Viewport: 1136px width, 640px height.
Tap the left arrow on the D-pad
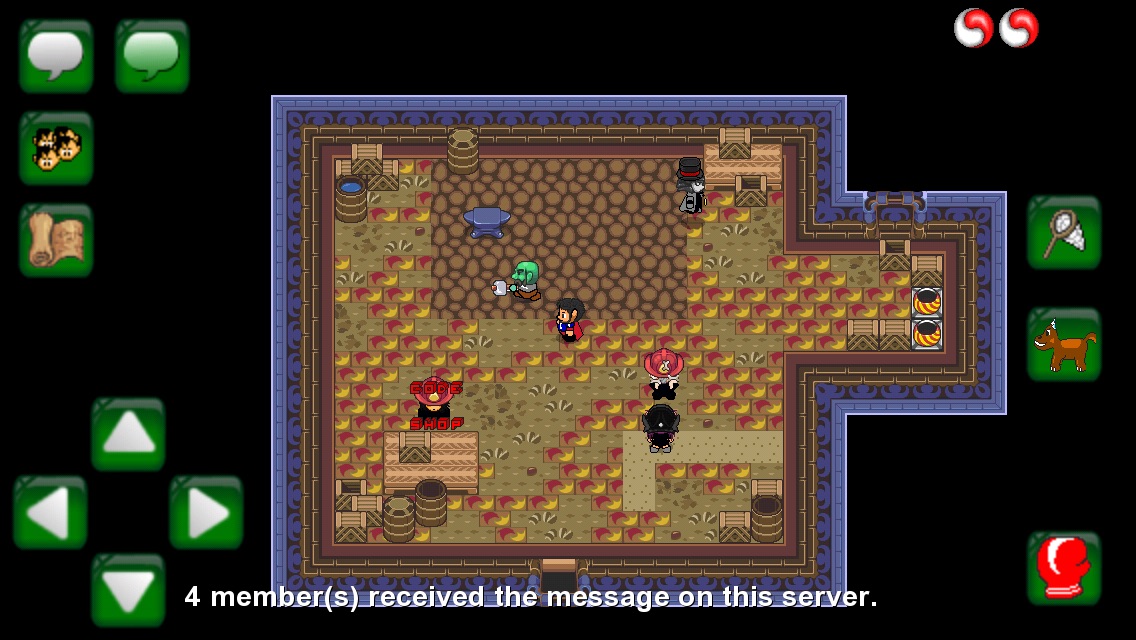click(x=50, y=512)
